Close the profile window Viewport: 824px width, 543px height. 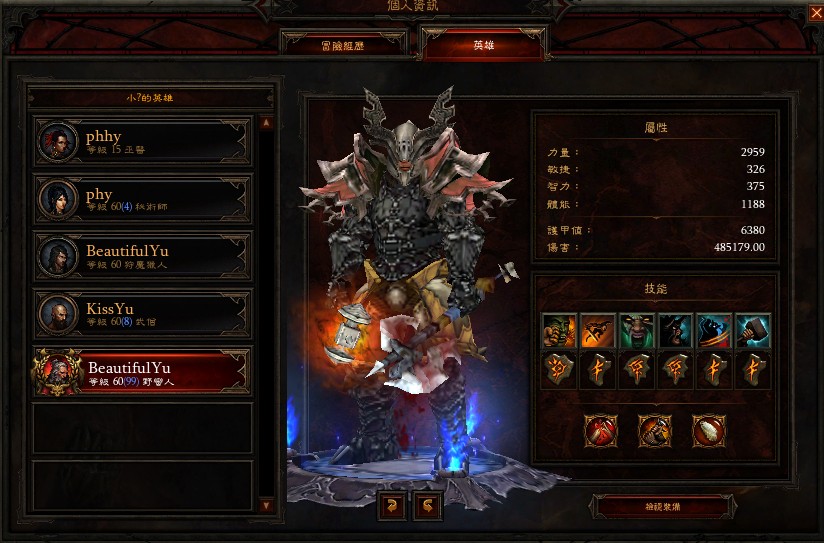(x=814, y=13)
